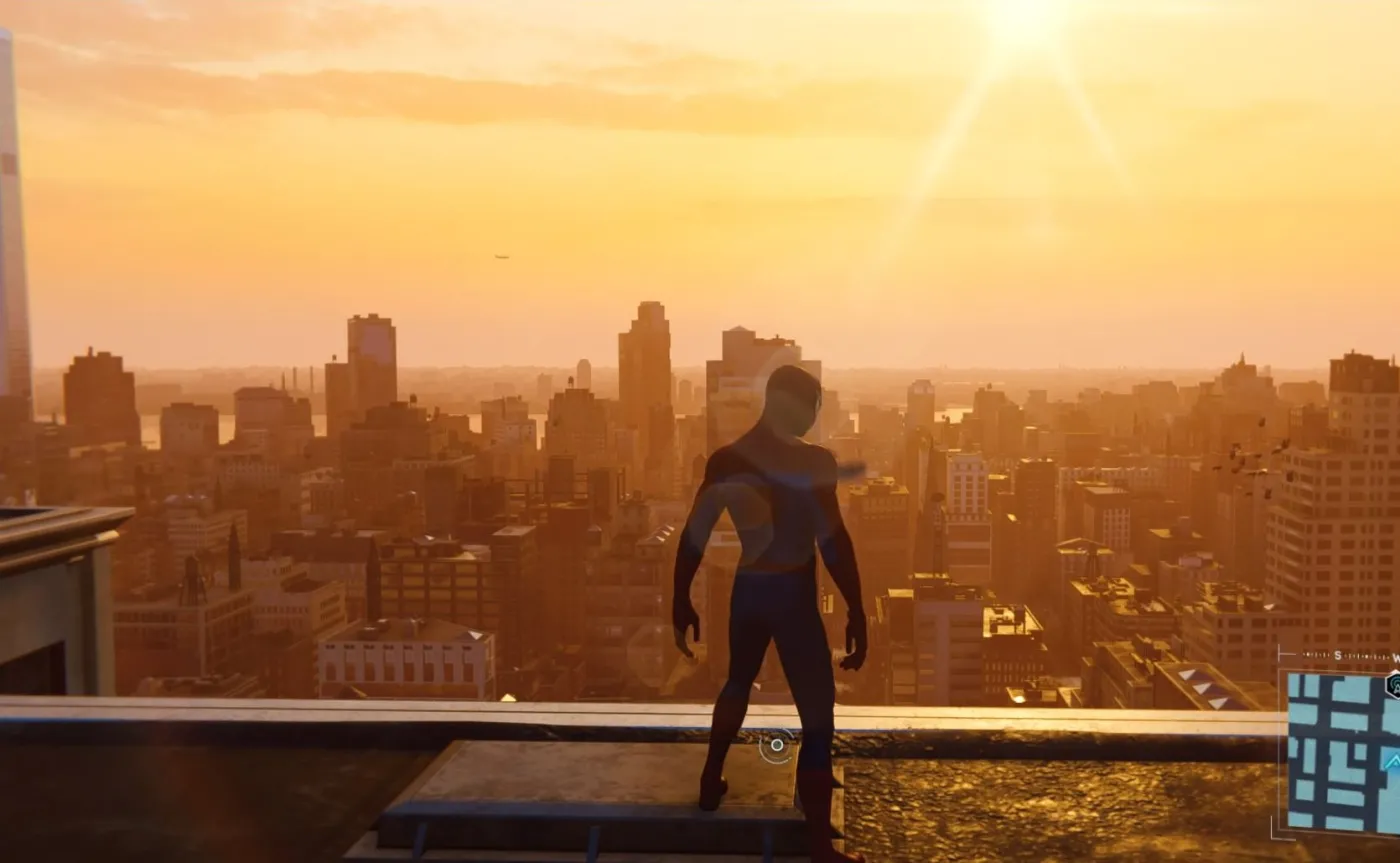
Task: Select the circular targeting reticle near Spider-Man's legs
Action: coord(776,745)
